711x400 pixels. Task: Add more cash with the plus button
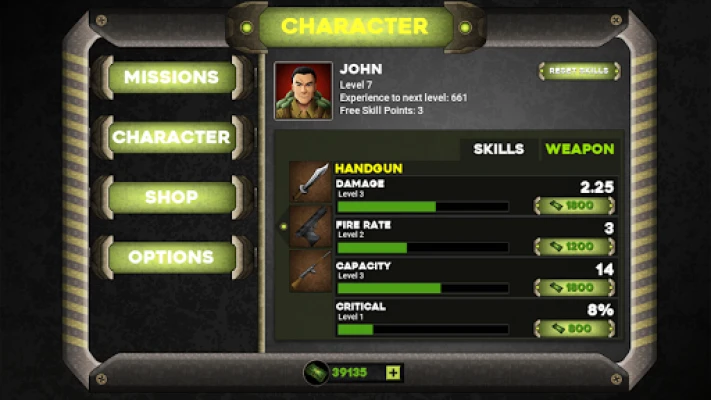point(393,373)
